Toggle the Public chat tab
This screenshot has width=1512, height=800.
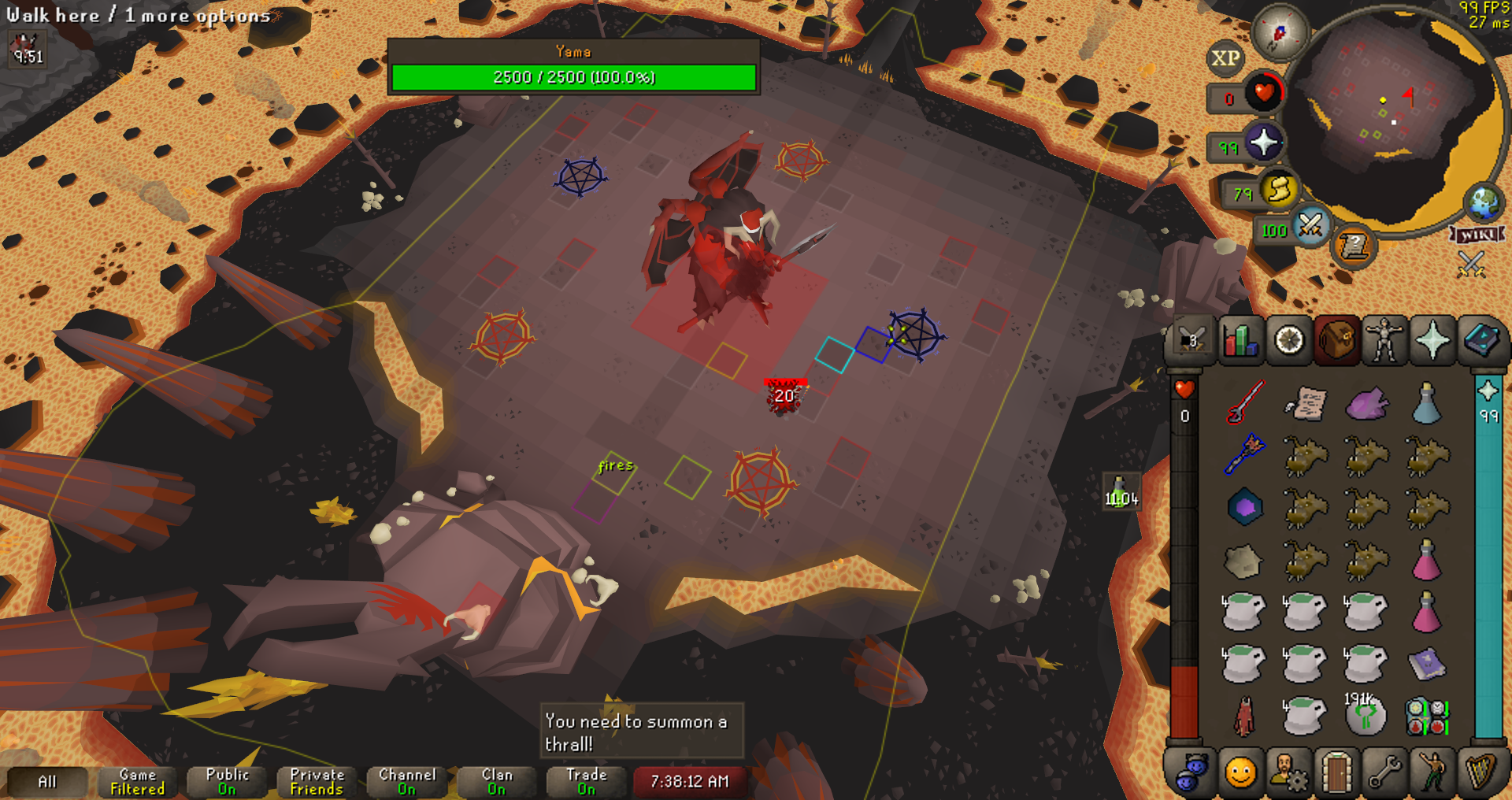click(228, 781)
